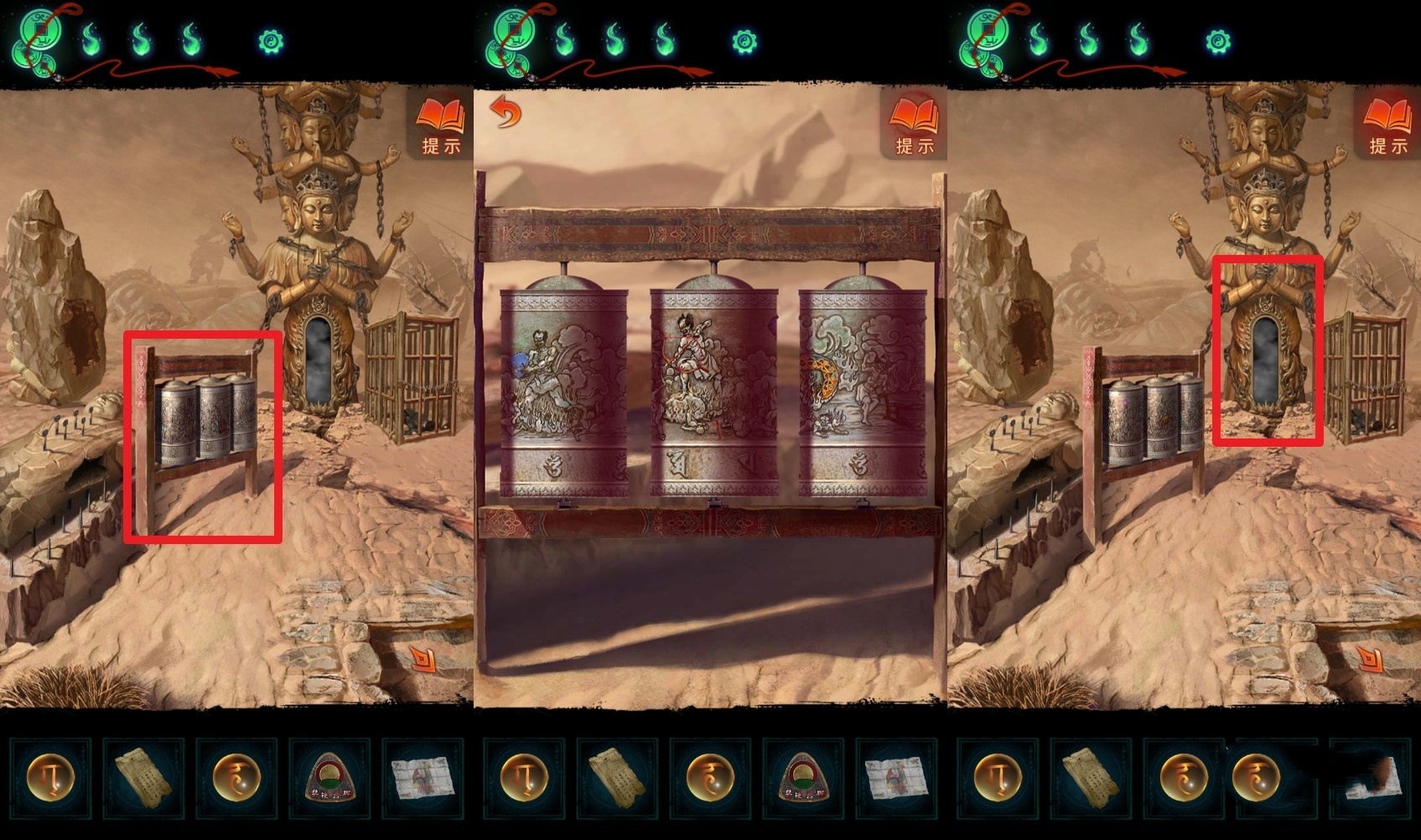Open the hint book beside the back arrow
The image size is (1421, 840).
pos(914,124)
